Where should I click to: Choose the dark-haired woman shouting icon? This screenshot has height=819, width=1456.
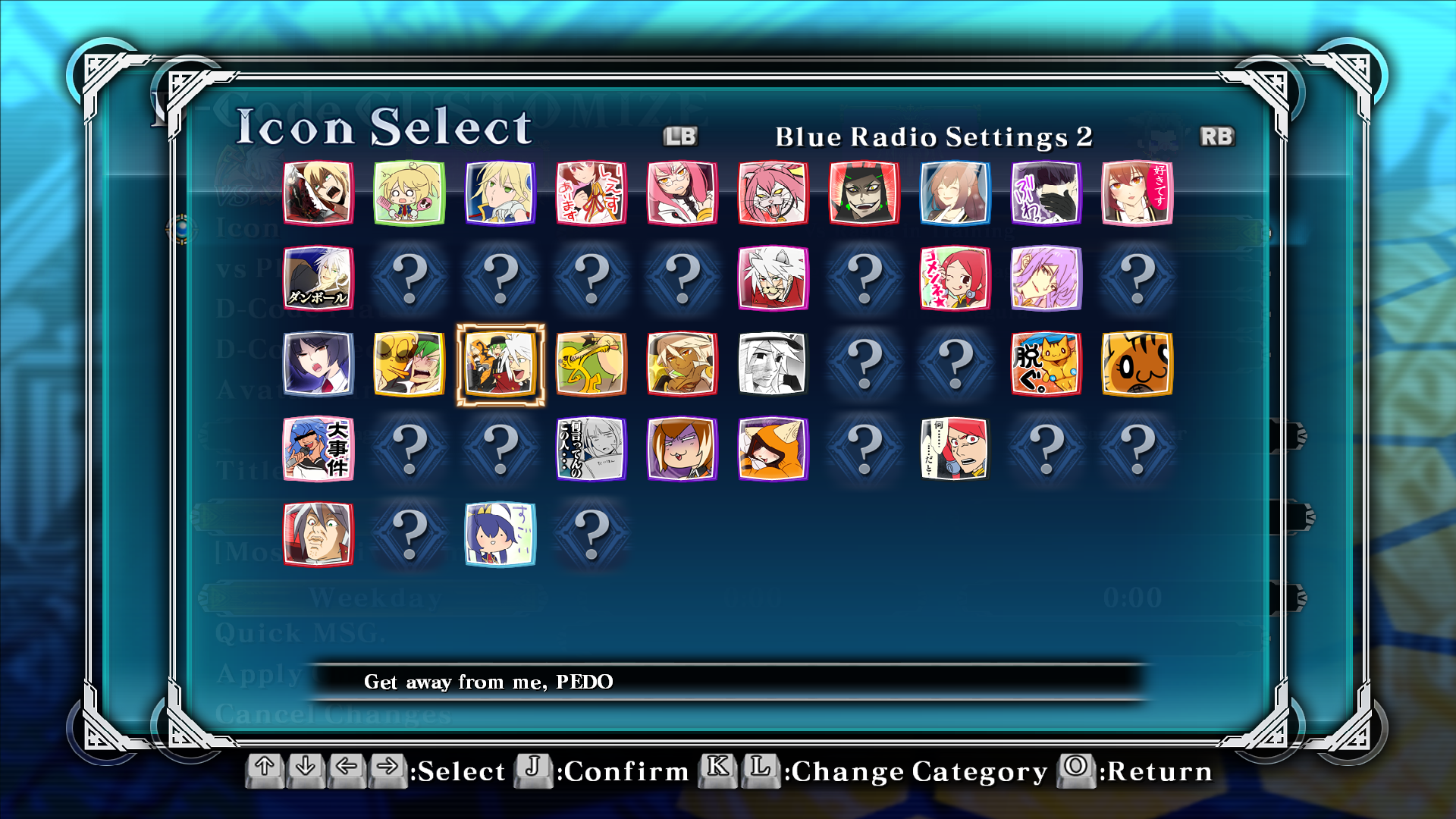point(318,363)
